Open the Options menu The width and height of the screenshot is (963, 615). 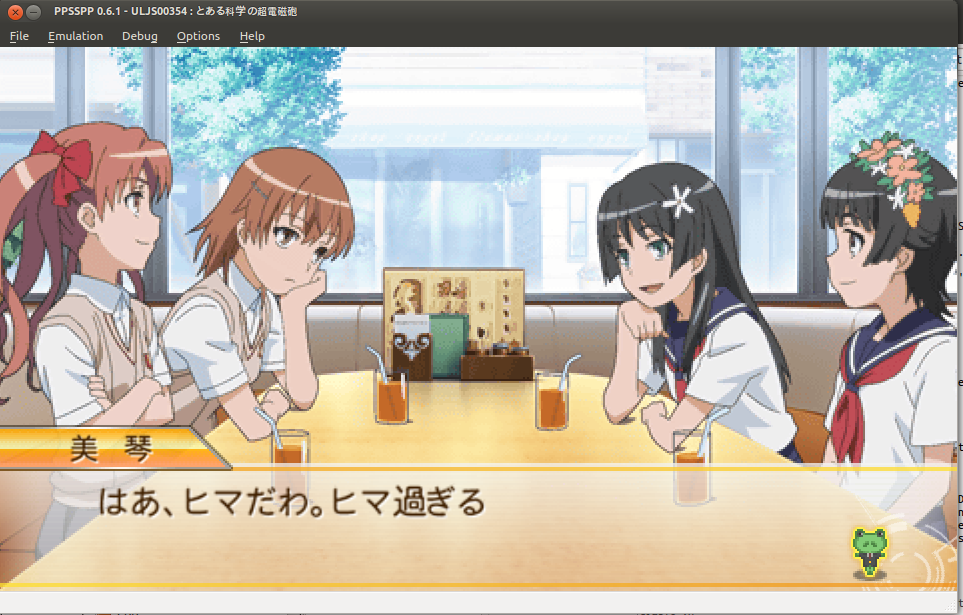[x=198, y=36]
